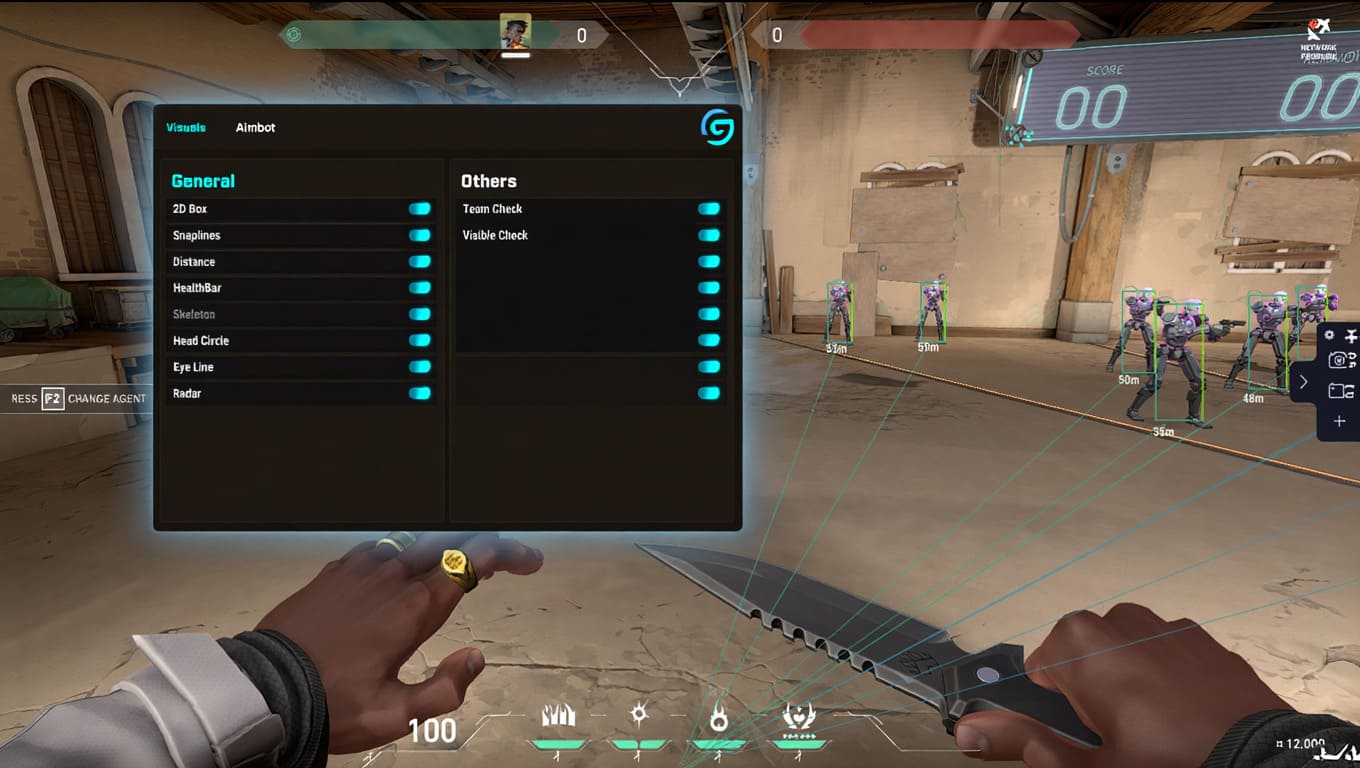Open the settings gear in the overlay sidebar

click(x=1329, y=335)
